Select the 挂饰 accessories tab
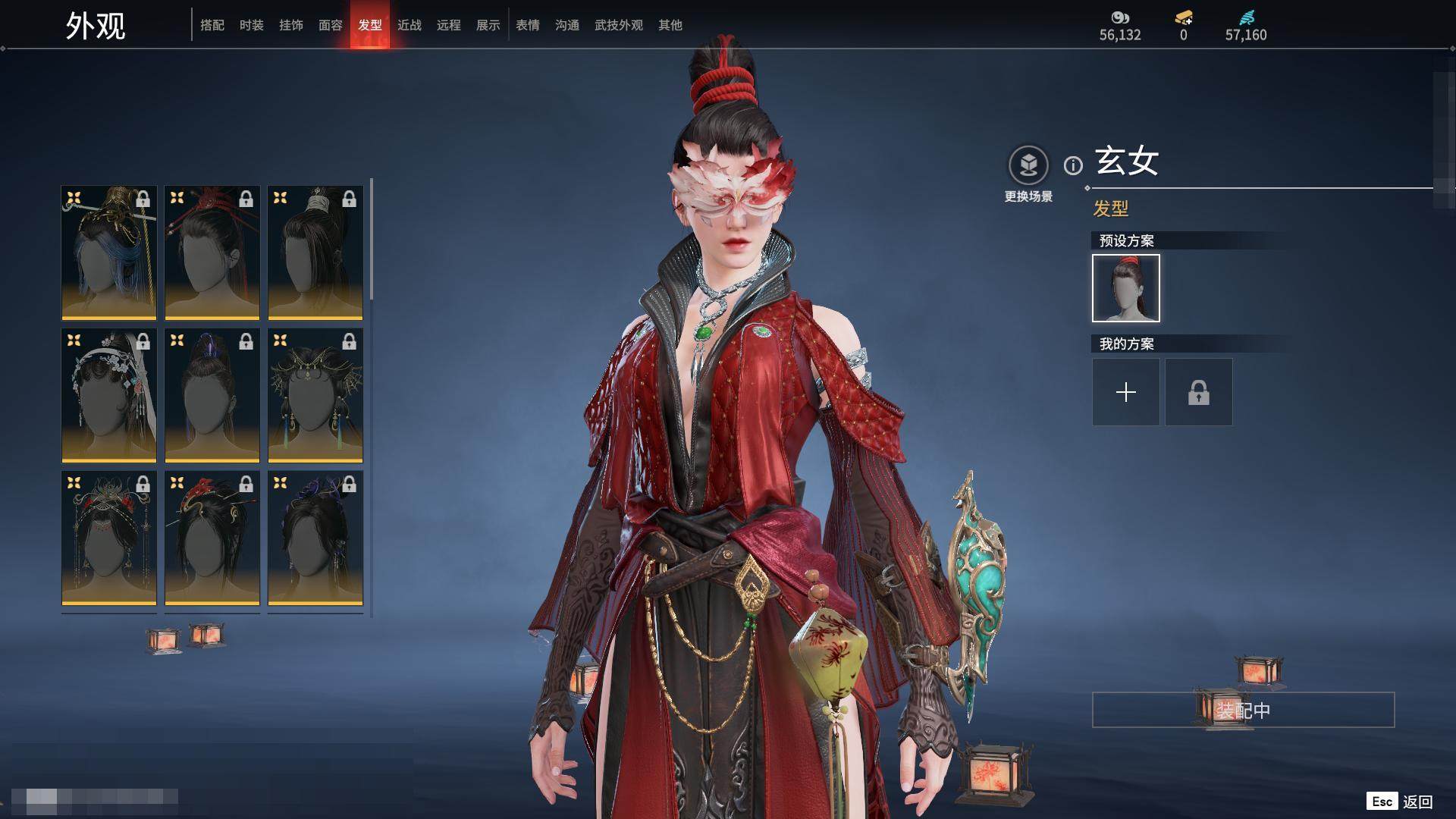Screen dimensions: 1456x819 [x=291, y=25]
